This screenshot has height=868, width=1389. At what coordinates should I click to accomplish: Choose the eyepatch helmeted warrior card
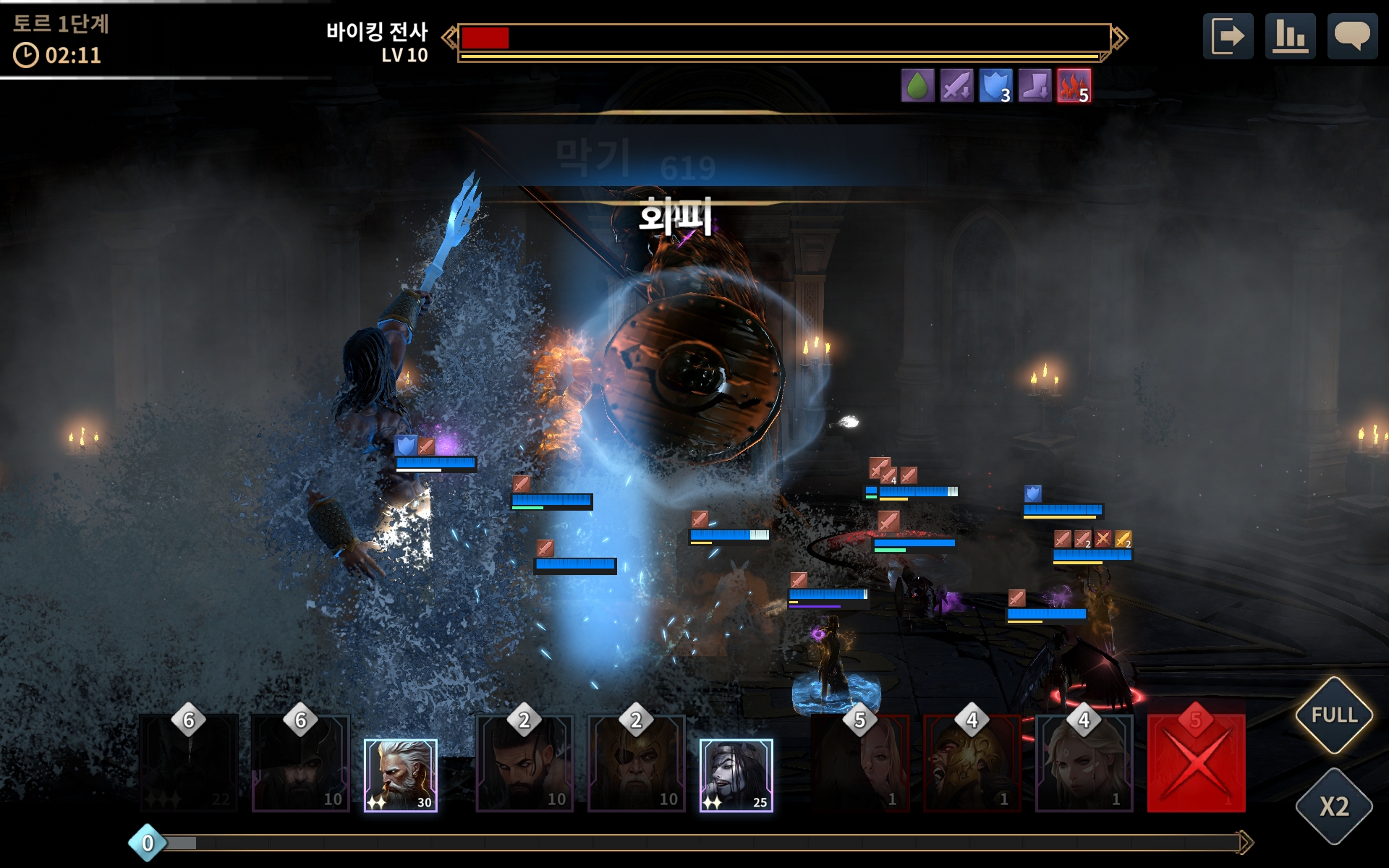point(637,763)
